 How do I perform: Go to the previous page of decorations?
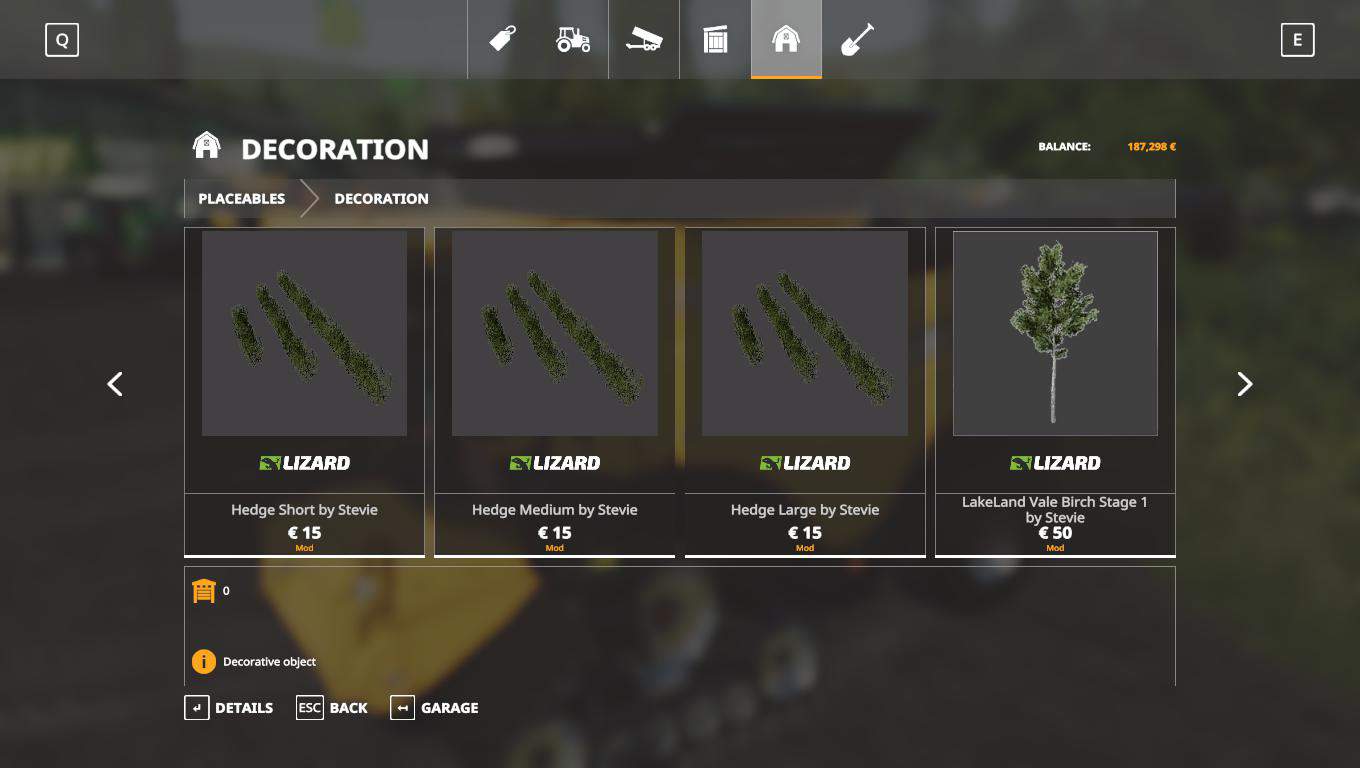coord(115,384)
